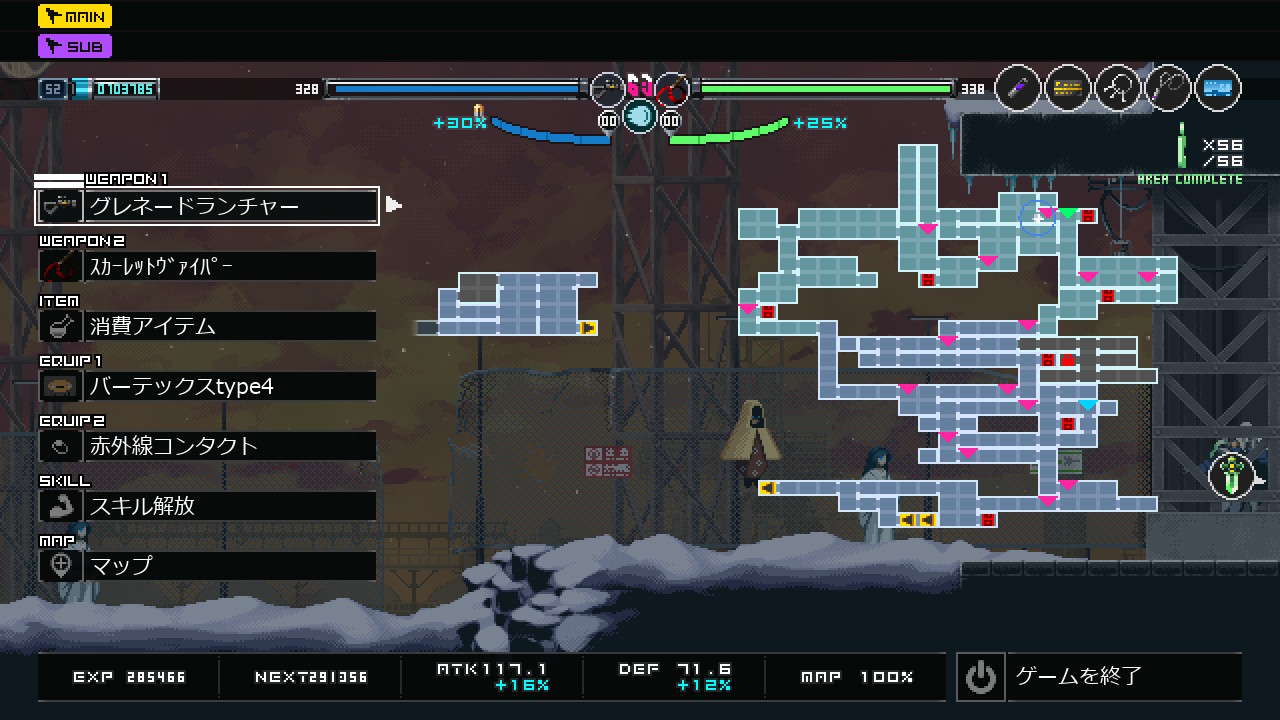Select the 赤外線コンタクト equip 2 entry
The height and width of the screenshot is (720, 1280).
(x=207, y=446)
